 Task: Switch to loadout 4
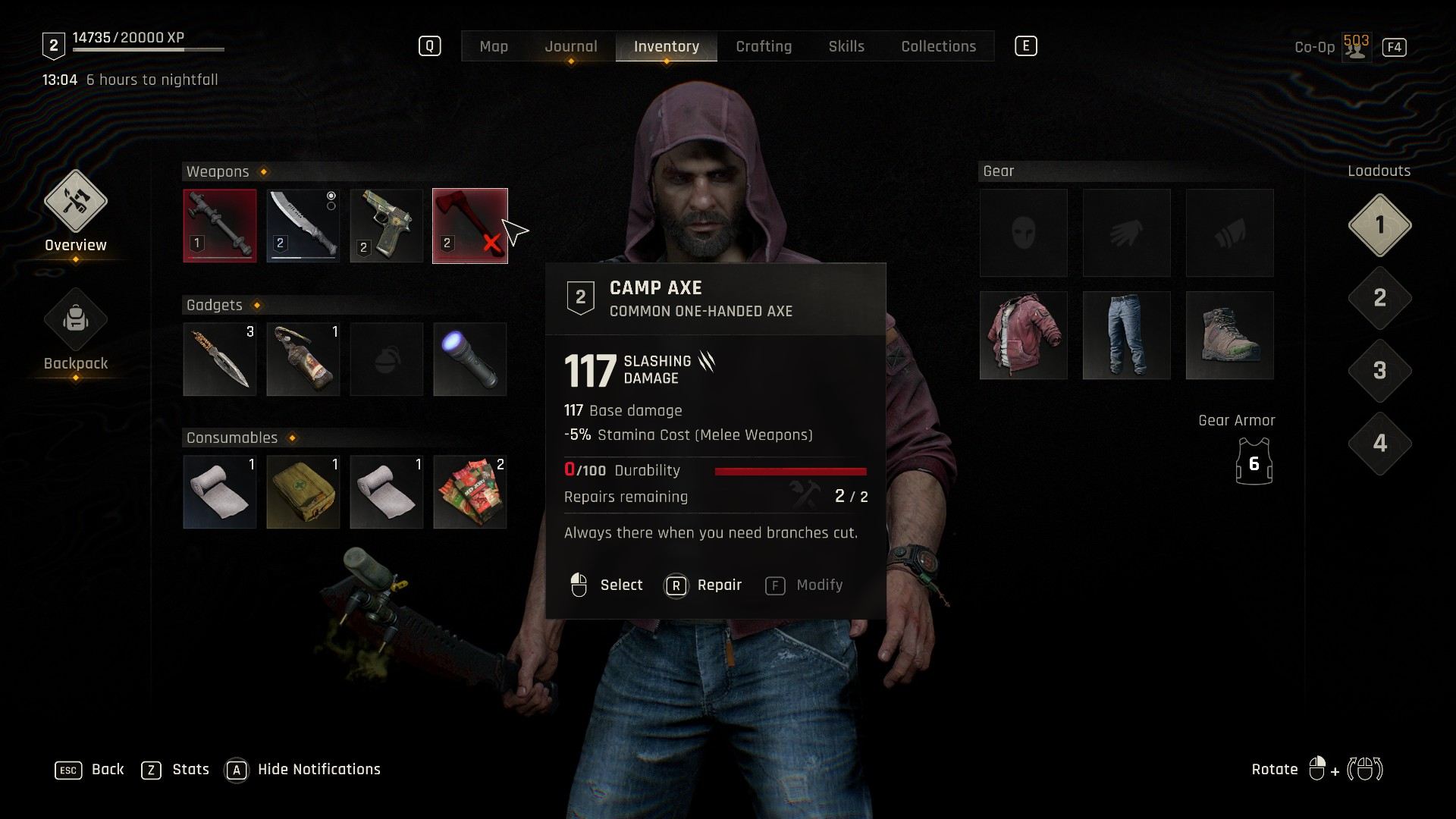tap(1379, 444)
